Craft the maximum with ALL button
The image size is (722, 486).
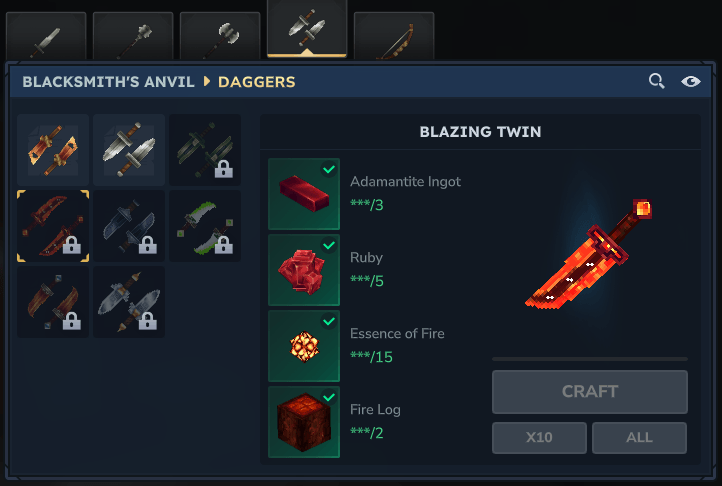click(x=639, y=437)
